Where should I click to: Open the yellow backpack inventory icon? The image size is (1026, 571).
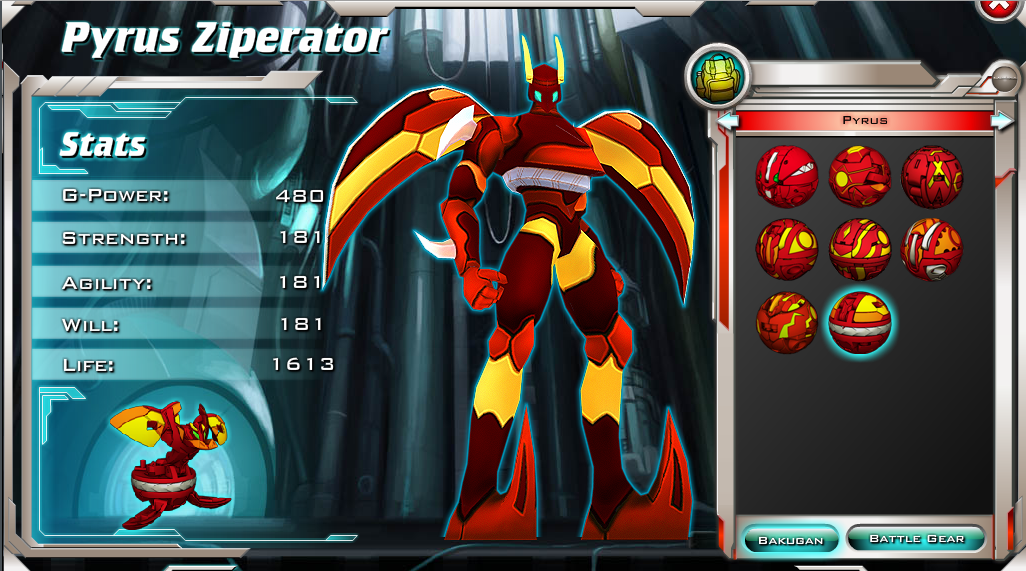click(713, 78)
